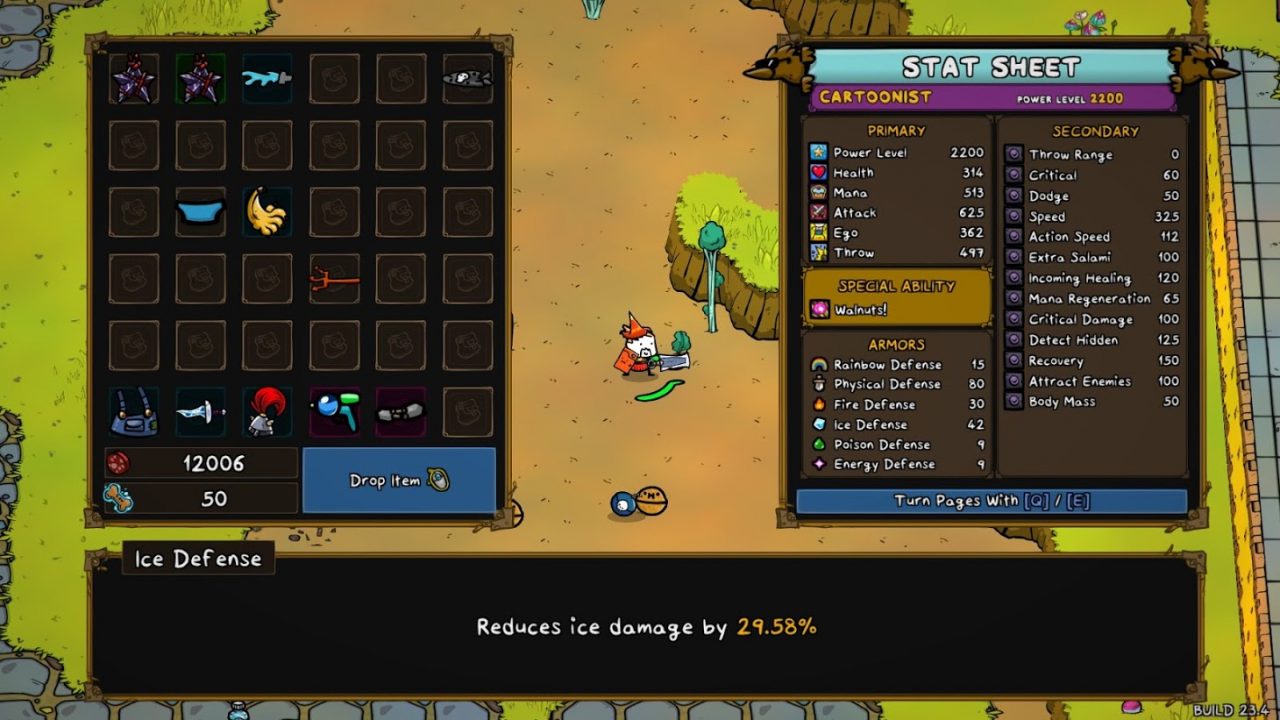Select the Poison Defense stat row
1280x720 pixels.
[x=896, y=444]
